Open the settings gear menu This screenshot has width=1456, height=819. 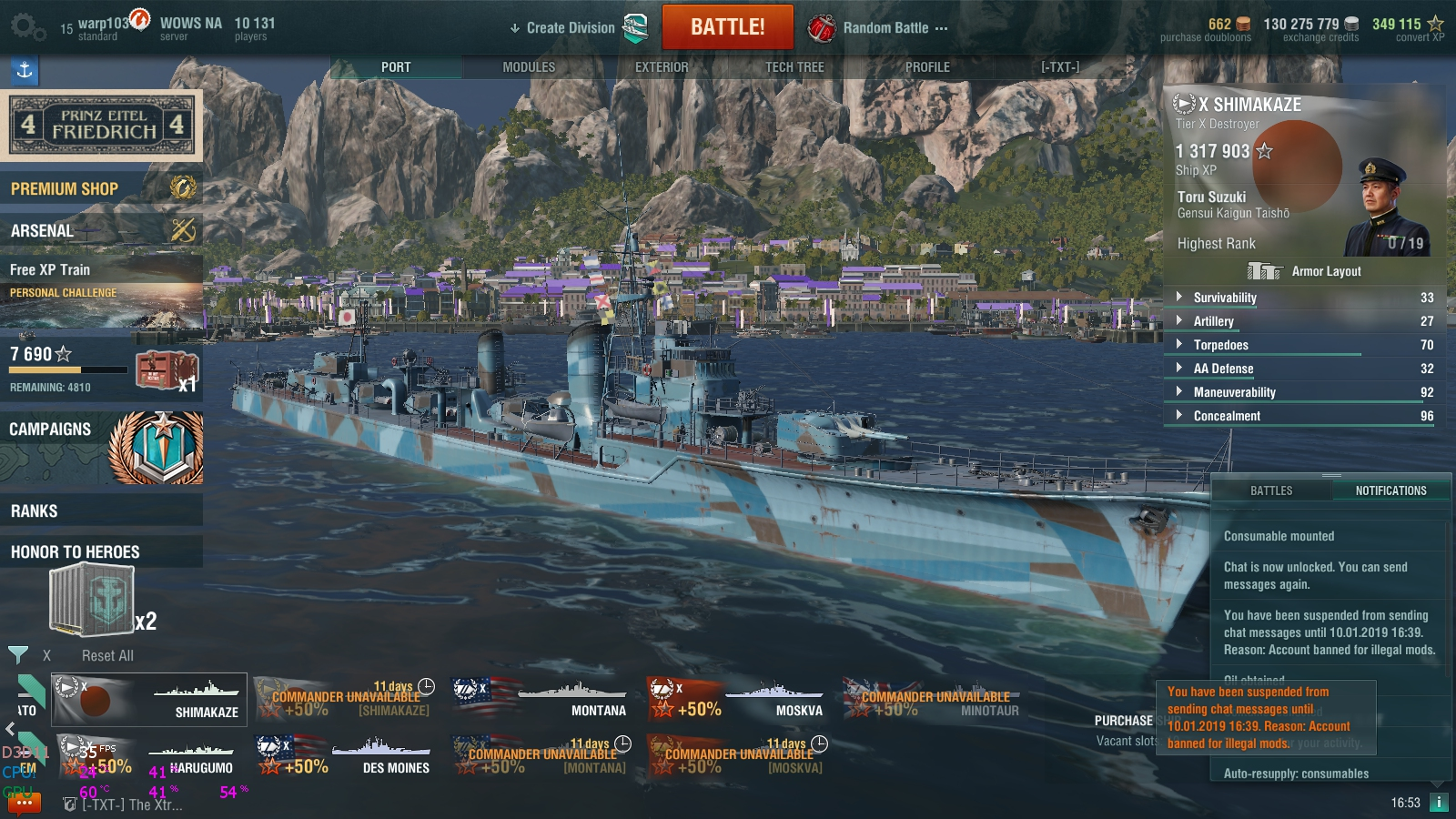click(26, 27)
